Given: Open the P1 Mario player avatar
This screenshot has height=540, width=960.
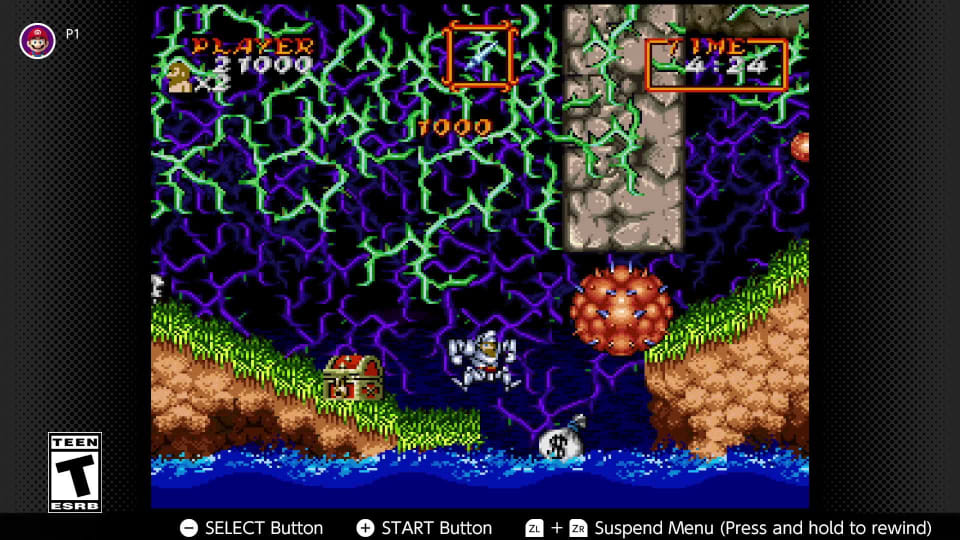Looking at the screenshot, I should click(38, 40).
